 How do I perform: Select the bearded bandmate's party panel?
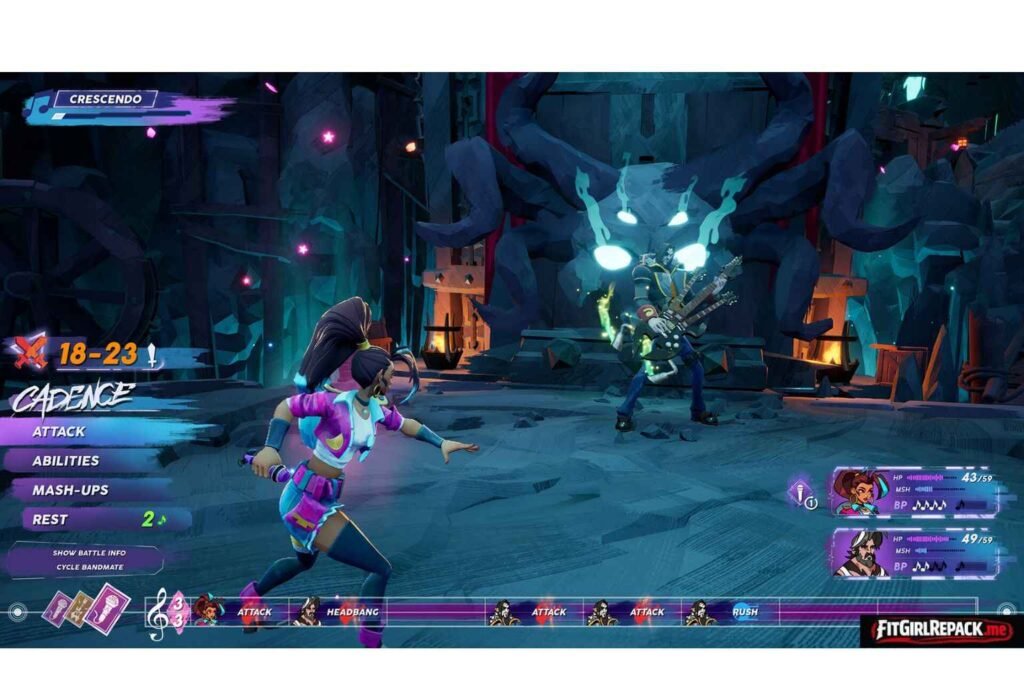pos(912,553)
